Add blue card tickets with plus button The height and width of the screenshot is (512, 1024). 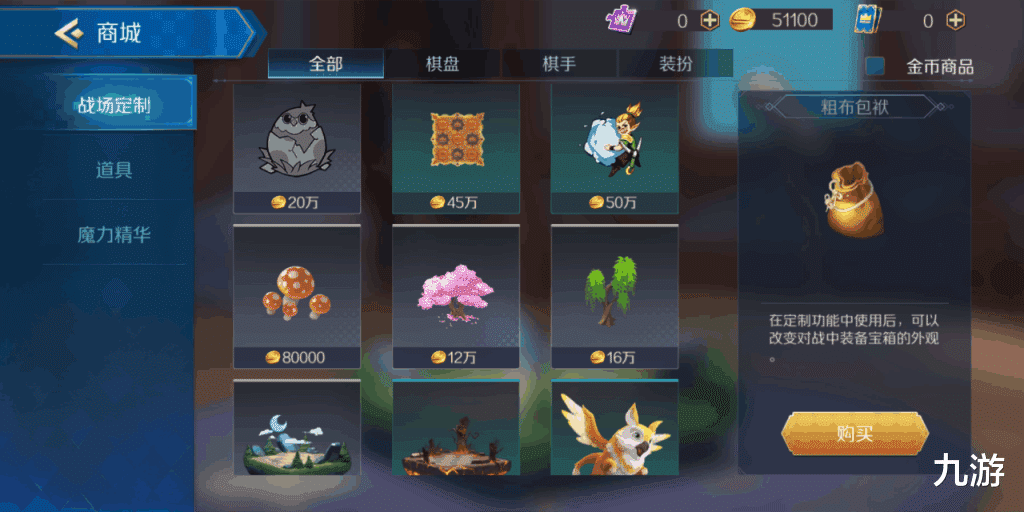pos(956,20)
